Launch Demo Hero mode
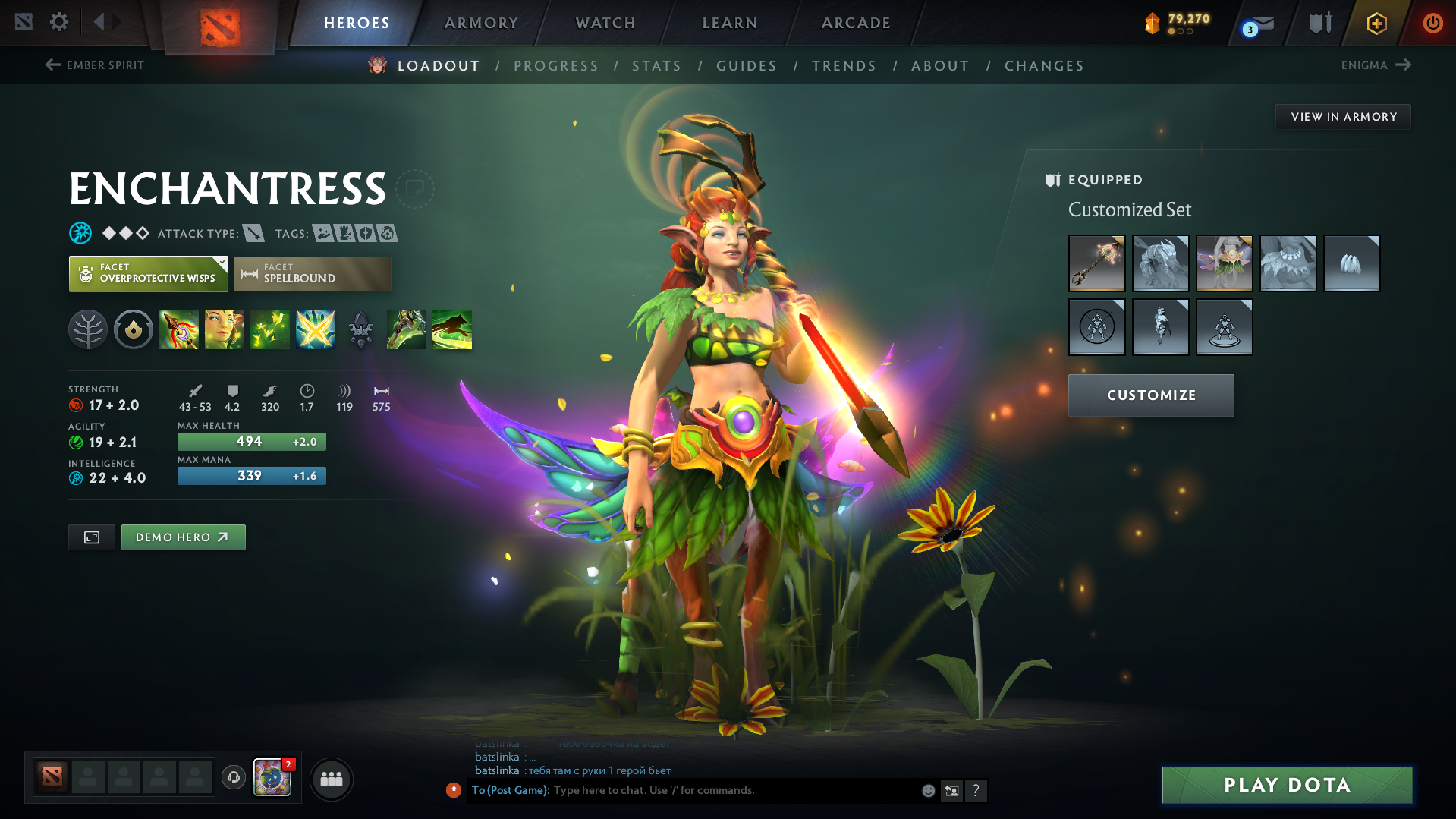This screenshot has width=1456, height=819. tap(183, 537)
